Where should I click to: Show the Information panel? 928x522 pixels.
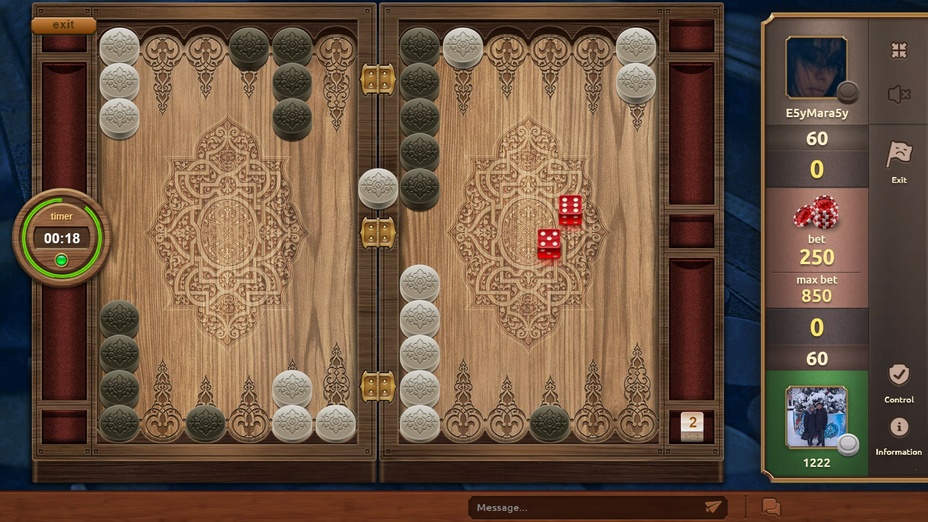(899, 432)
